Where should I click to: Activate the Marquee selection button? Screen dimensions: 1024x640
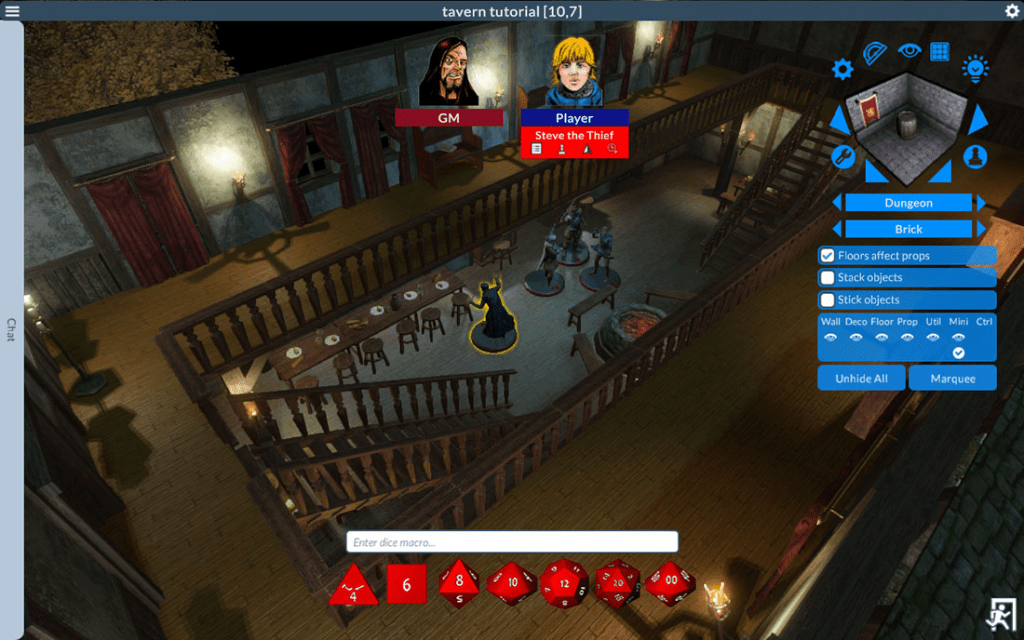(x=953, y=378)
